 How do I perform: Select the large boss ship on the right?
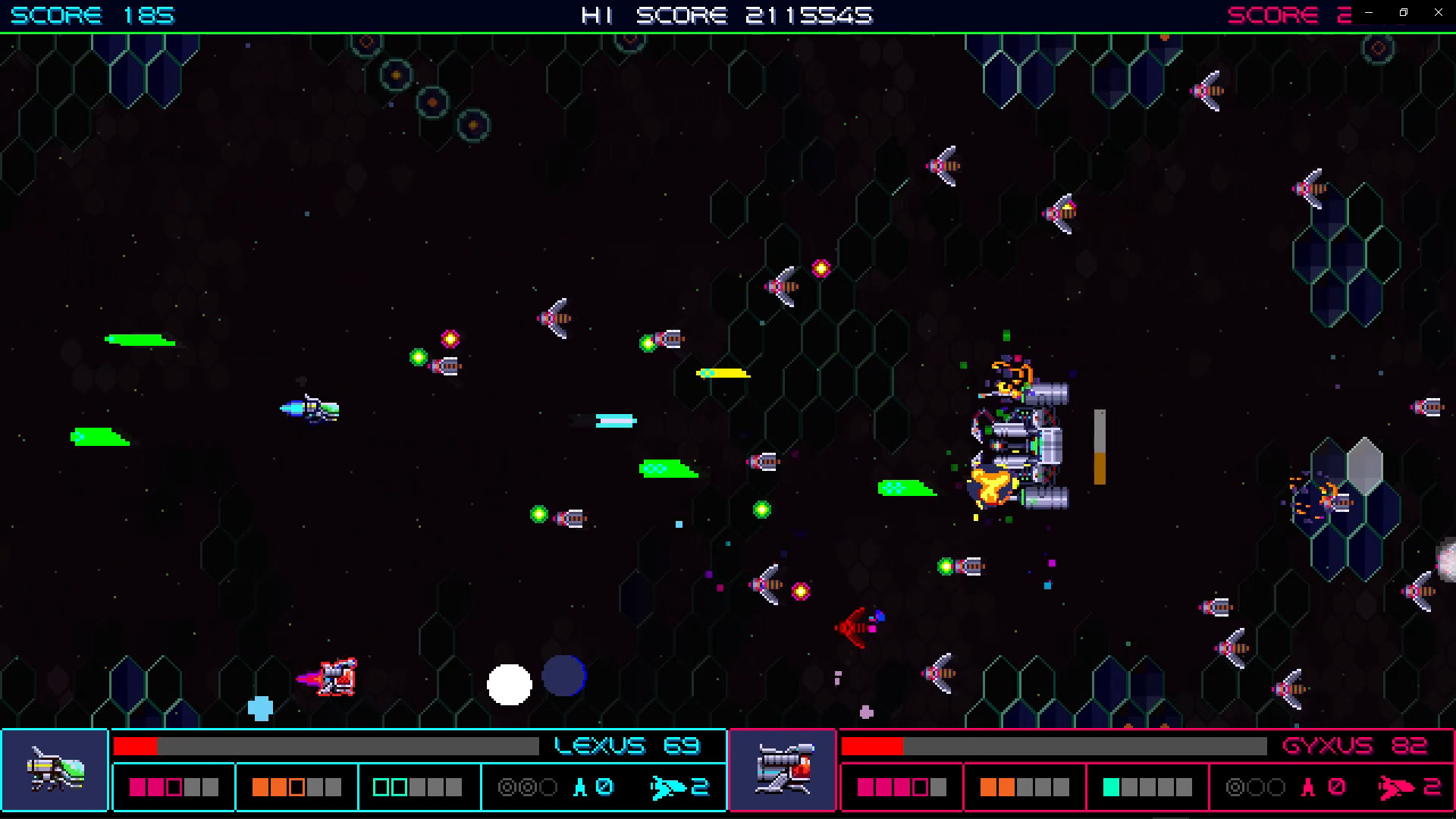click(1020, 440)
